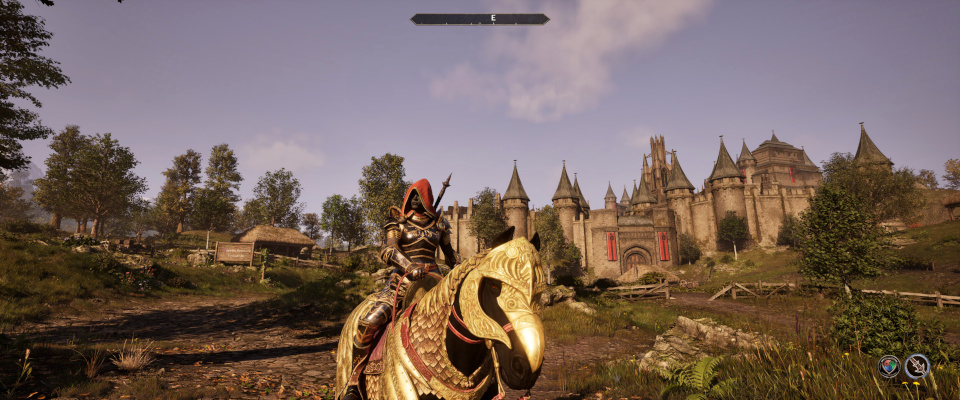The width and height of the screenshot is (960, 400).
Task: Click the compass bar showing East
Action: coord(479,18)
